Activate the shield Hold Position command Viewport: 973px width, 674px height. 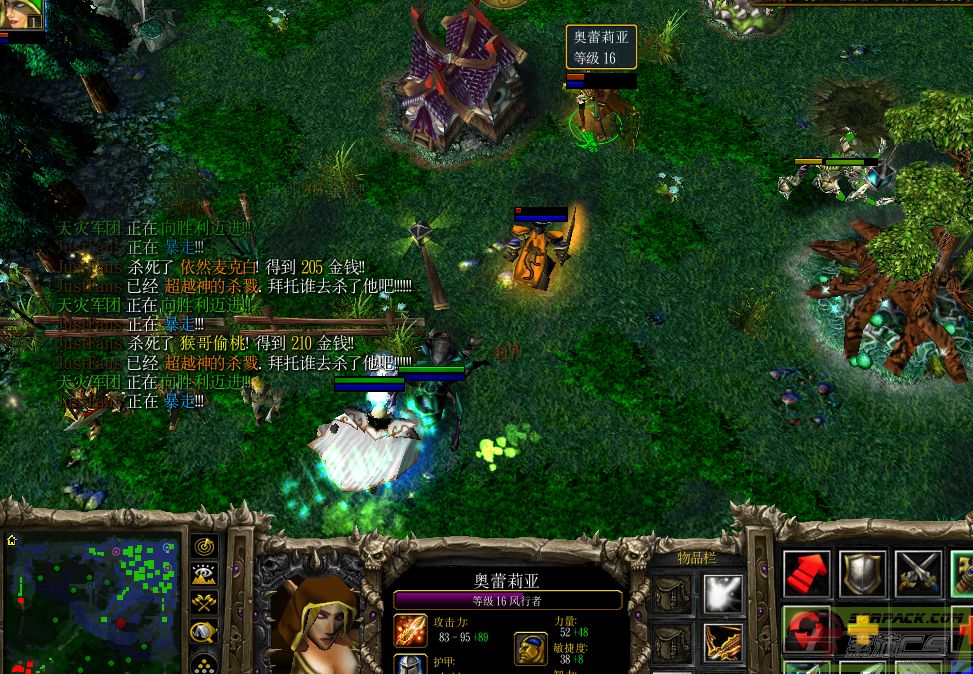tap(862, 573)
